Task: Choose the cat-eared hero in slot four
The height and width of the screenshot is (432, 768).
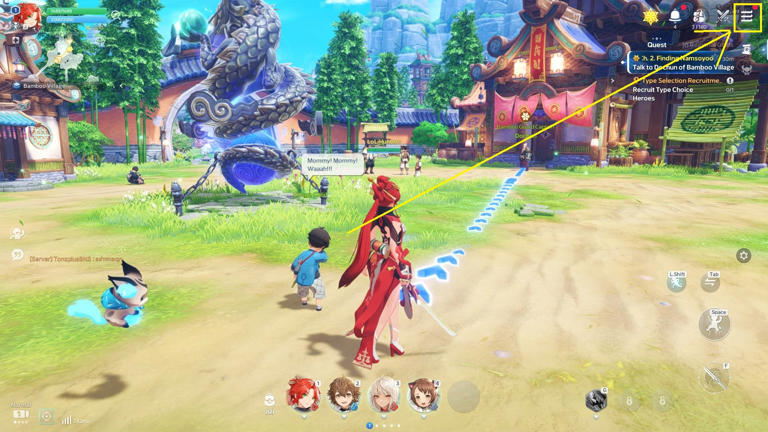Action: [423, 396]
